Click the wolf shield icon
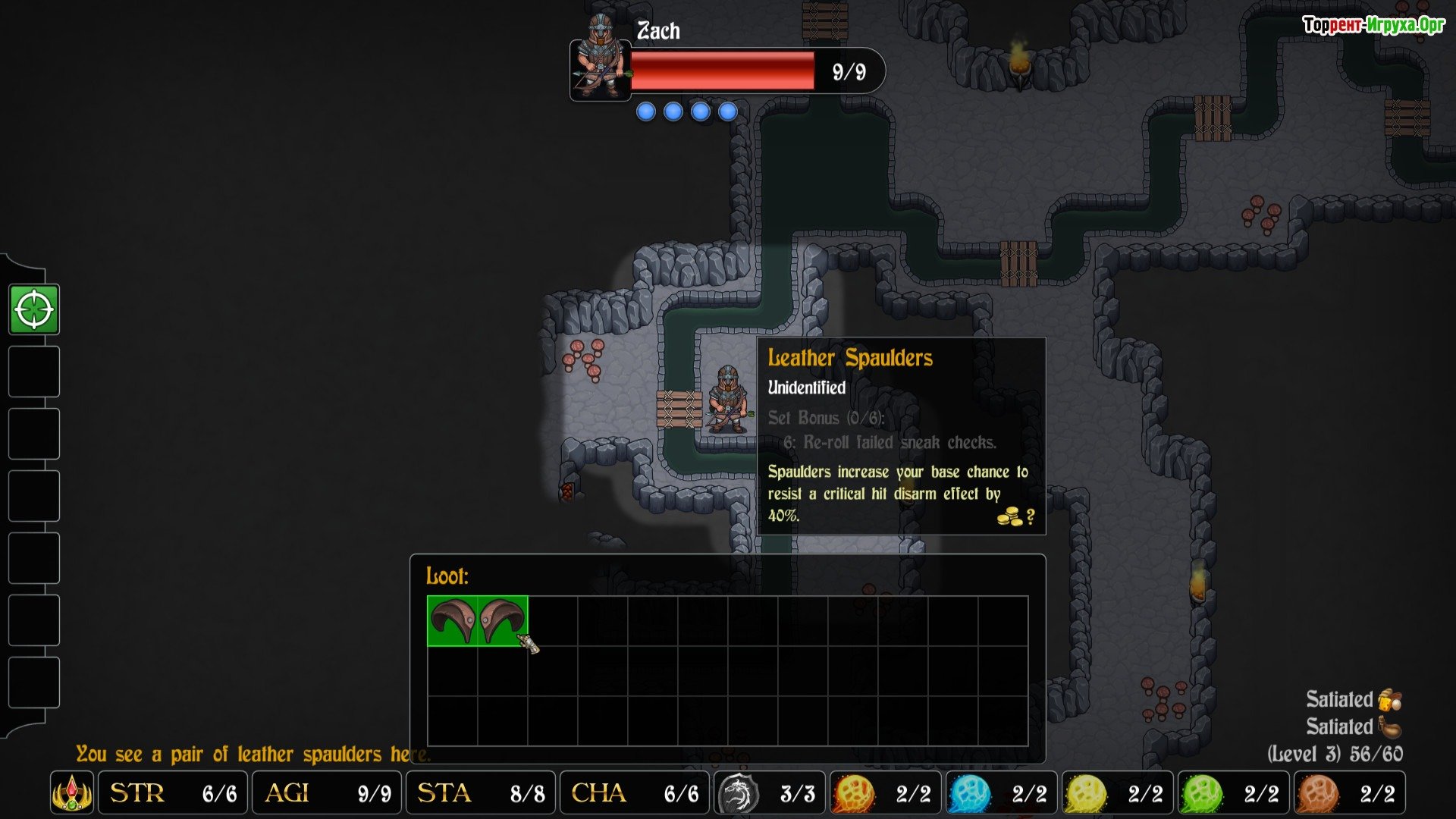Viewport: 1456px width, 819px height. coord(738,793)
